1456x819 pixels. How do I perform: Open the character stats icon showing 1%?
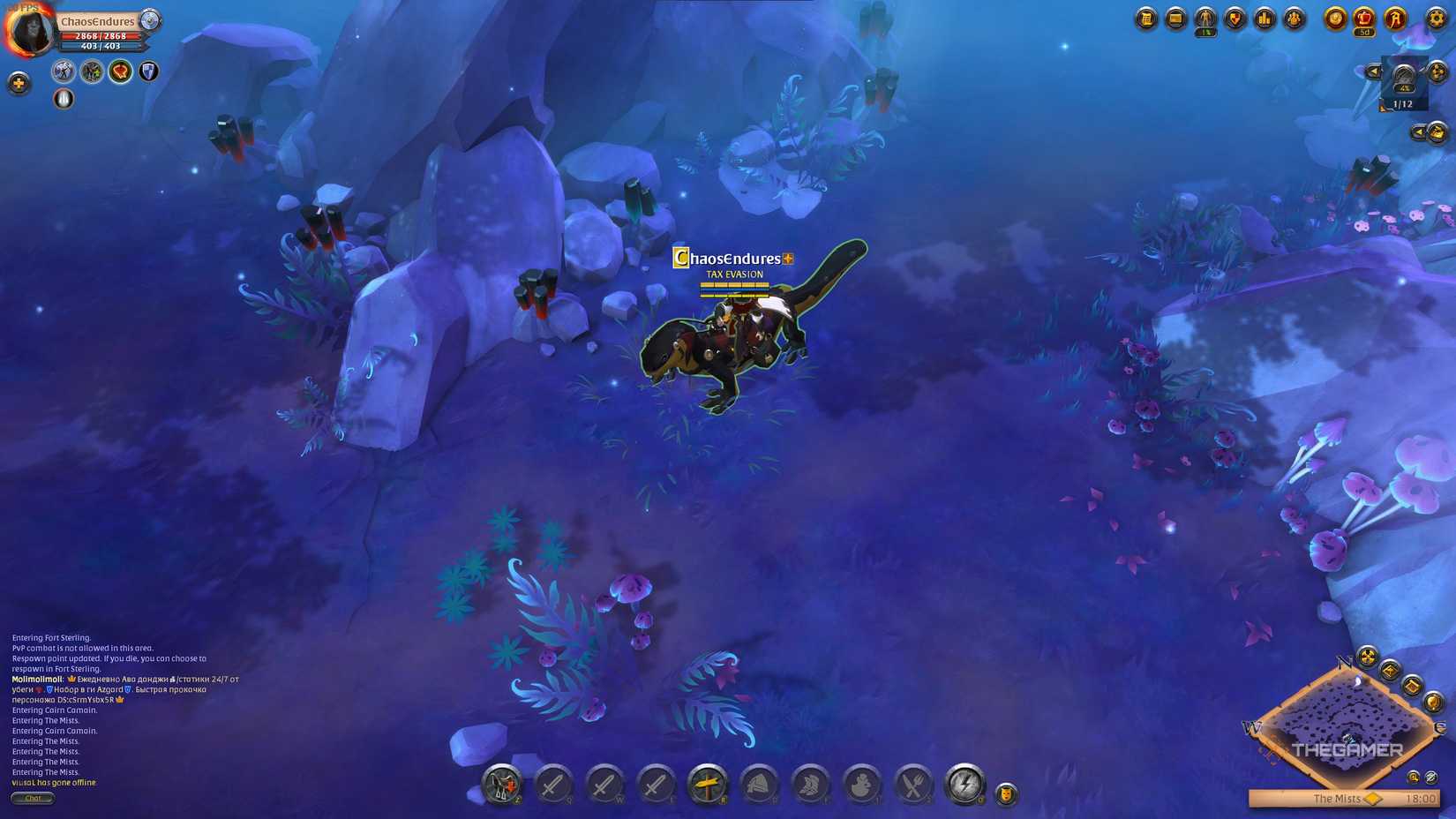pos(1205,19)
